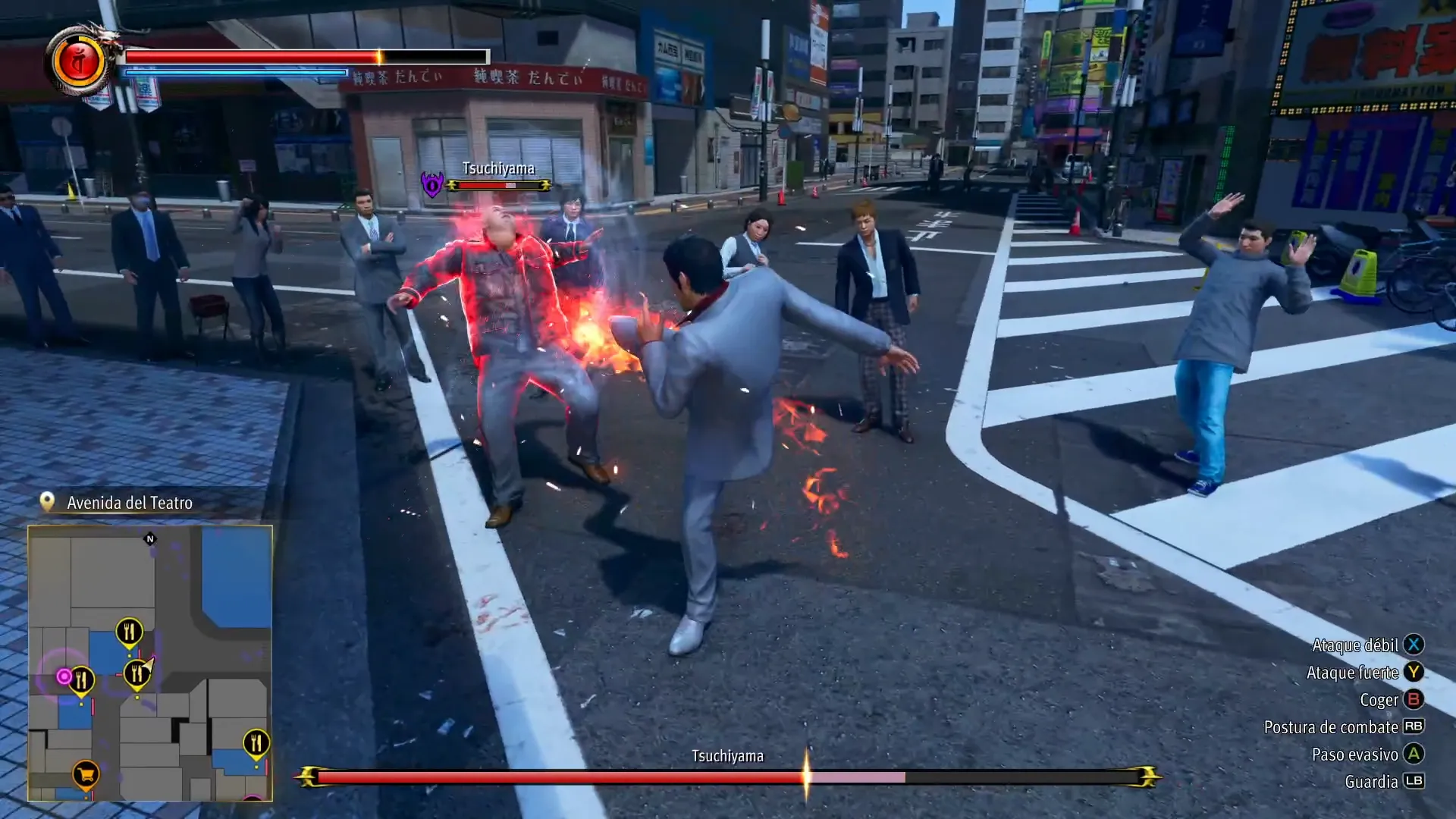Click the leftmost restaurant pin on the minimap
1456x819 pixels.
tap(82, 679)
